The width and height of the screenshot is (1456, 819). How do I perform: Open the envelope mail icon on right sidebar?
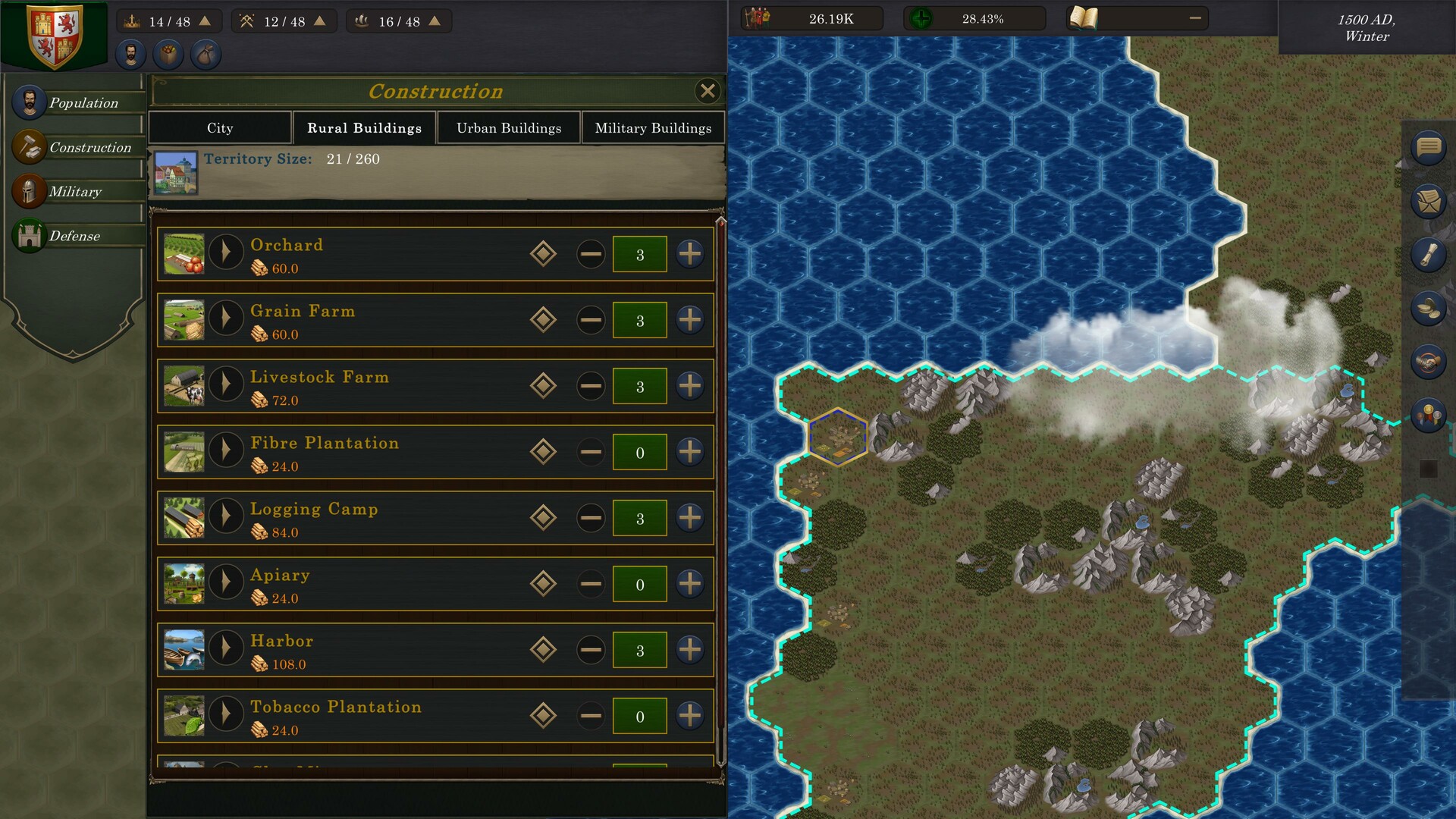coord(1429,199)
